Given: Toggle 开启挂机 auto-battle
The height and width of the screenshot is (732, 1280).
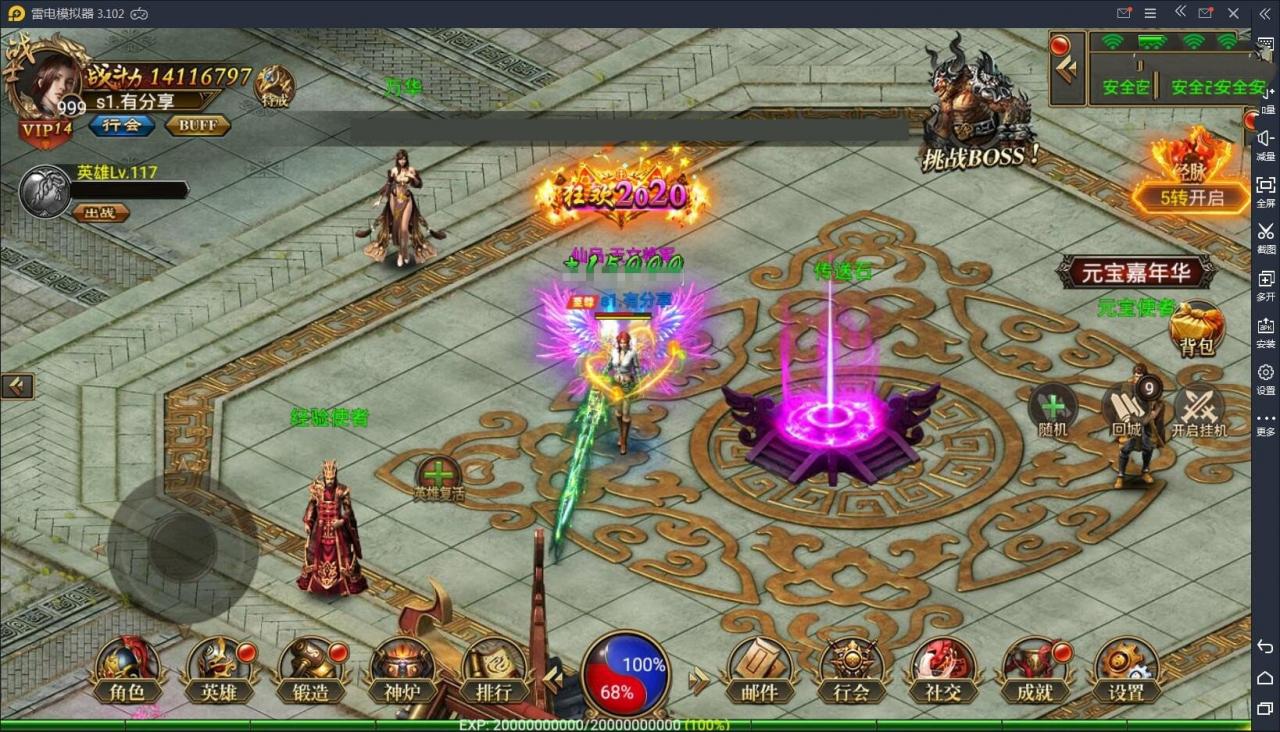Looking at the screenshot, I should [1199, 411].
